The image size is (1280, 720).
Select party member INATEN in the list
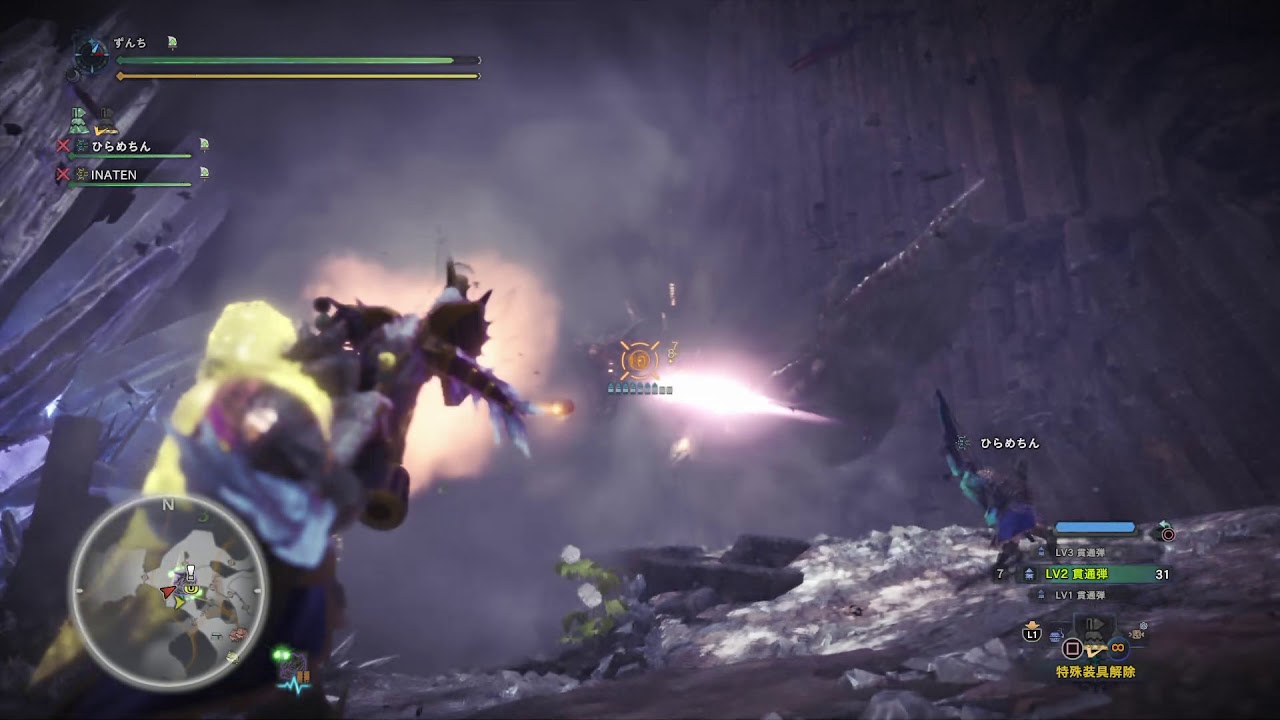pos(112,175)
